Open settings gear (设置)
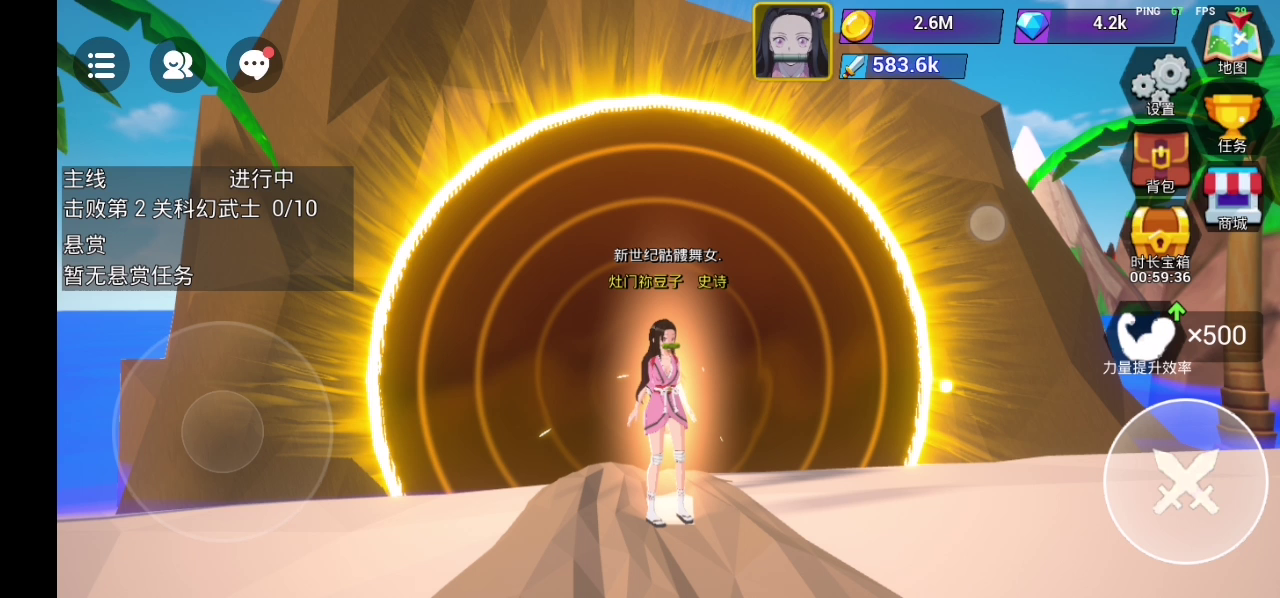This screenshot has width=1280, height=598. click(x=1161, y=83)
